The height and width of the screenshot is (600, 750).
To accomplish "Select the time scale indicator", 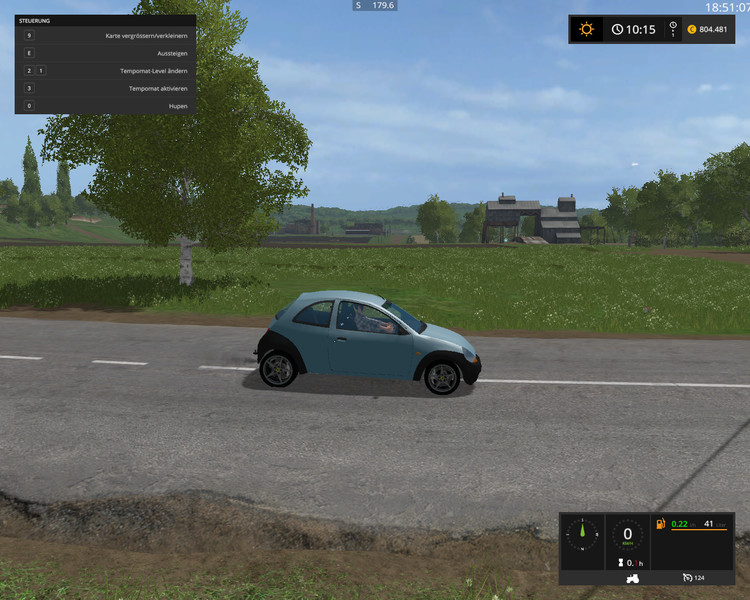I will 673,29.
